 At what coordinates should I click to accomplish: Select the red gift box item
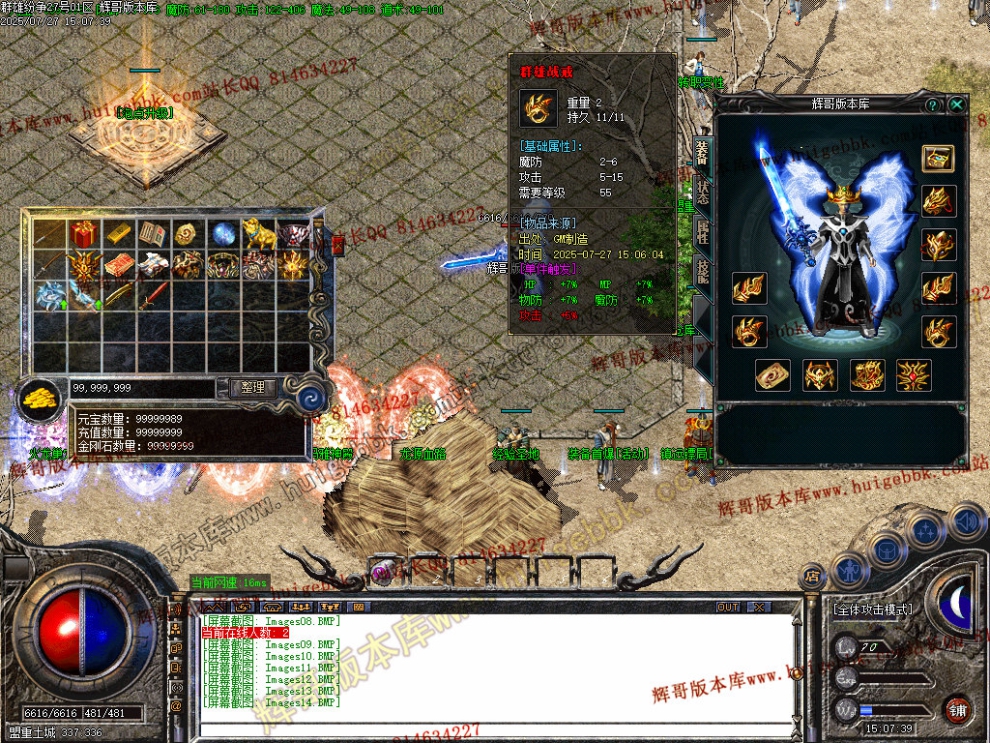[x=83, y=235]
